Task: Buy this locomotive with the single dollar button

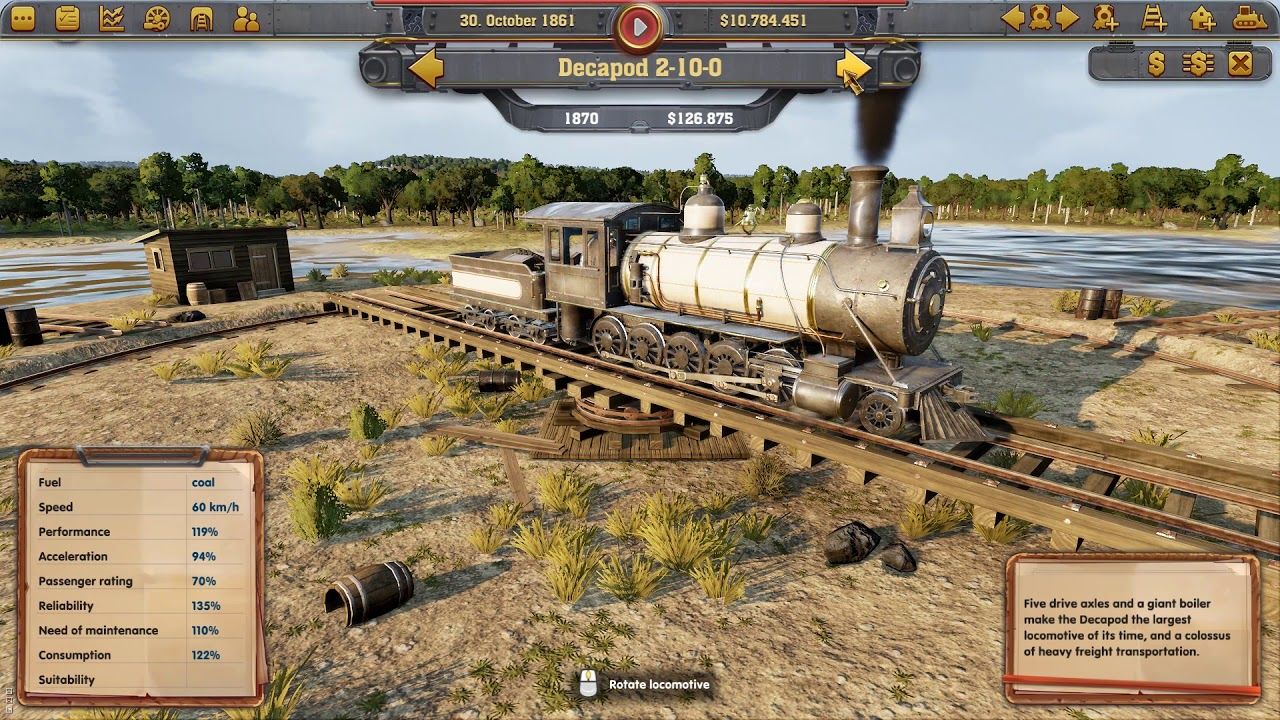Action: (1156, 64)
